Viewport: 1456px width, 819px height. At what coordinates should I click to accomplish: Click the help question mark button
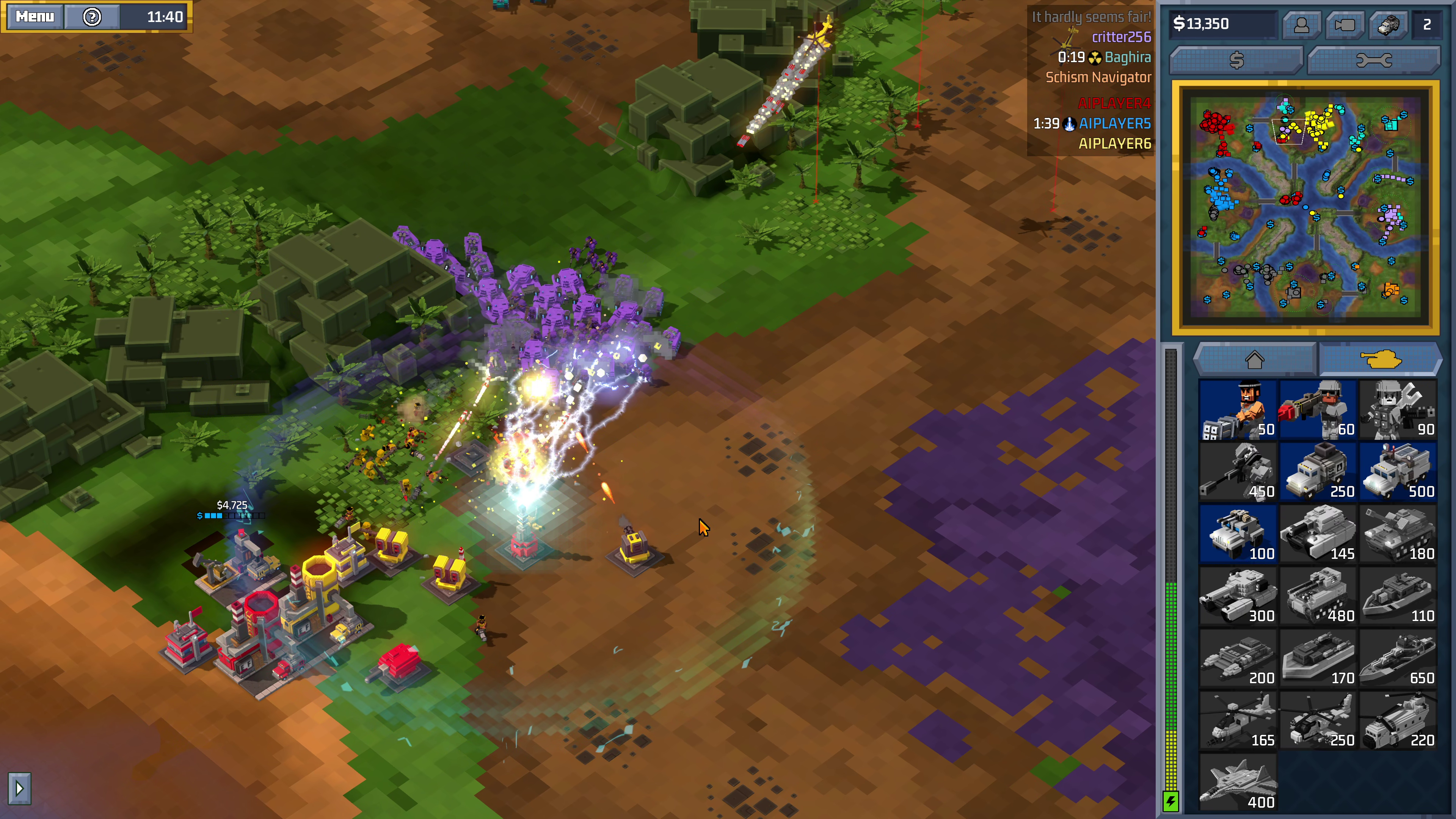[92, 17]
